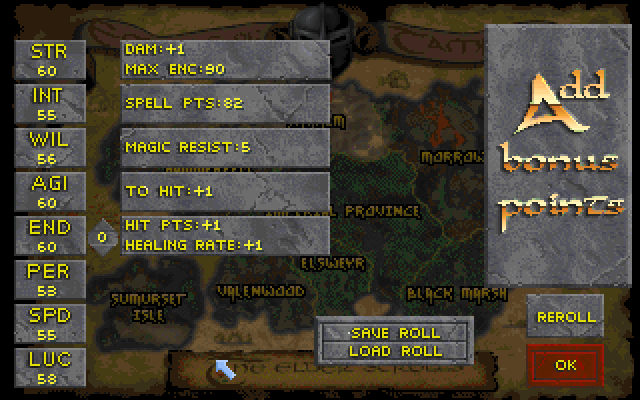This screenshot has width=640, height=400.
Task: Select the WIL attribute box
Action: click(49, 147)
